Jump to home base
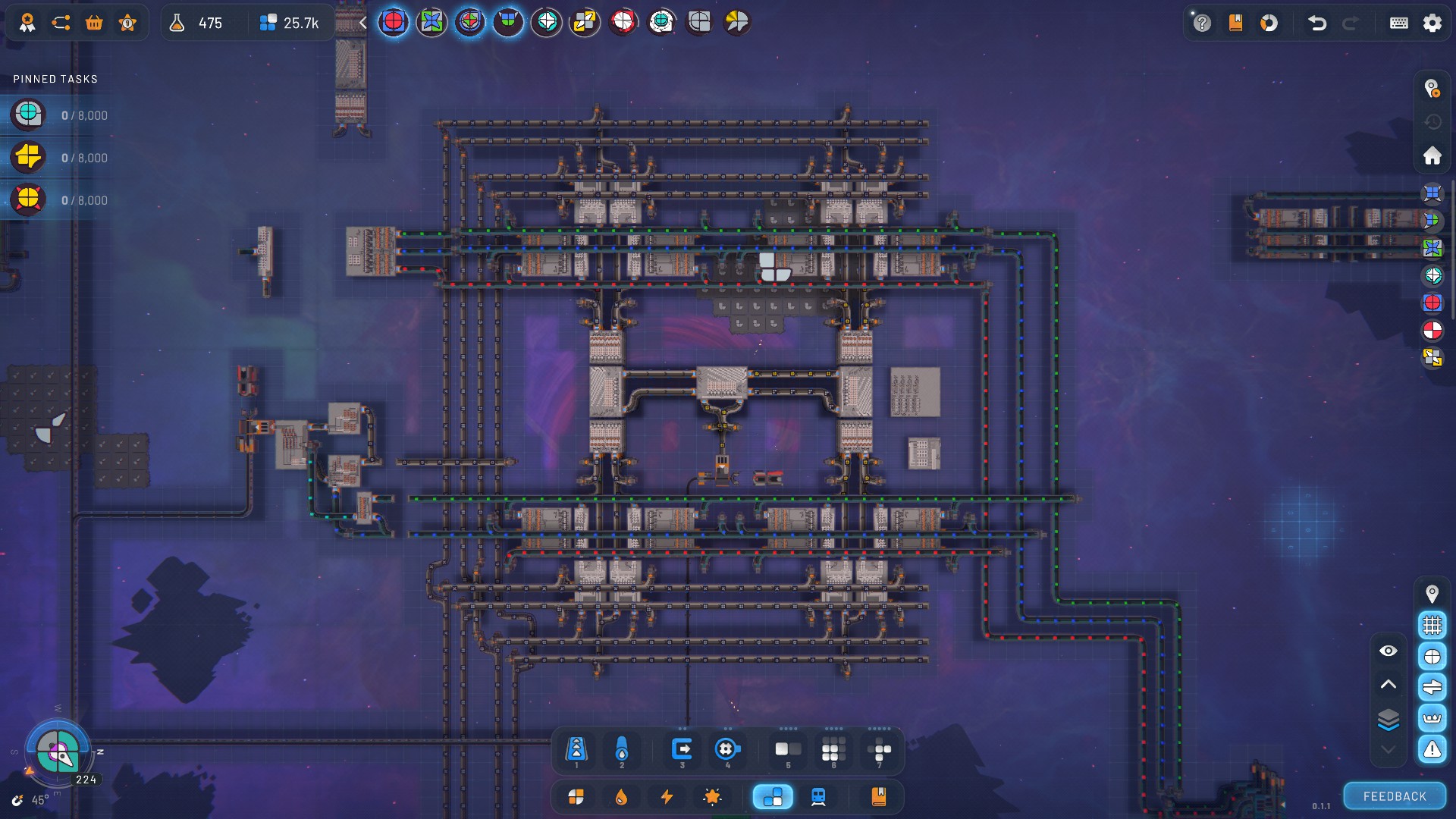The image size is (1456, 819). (x=1432, y=155)
